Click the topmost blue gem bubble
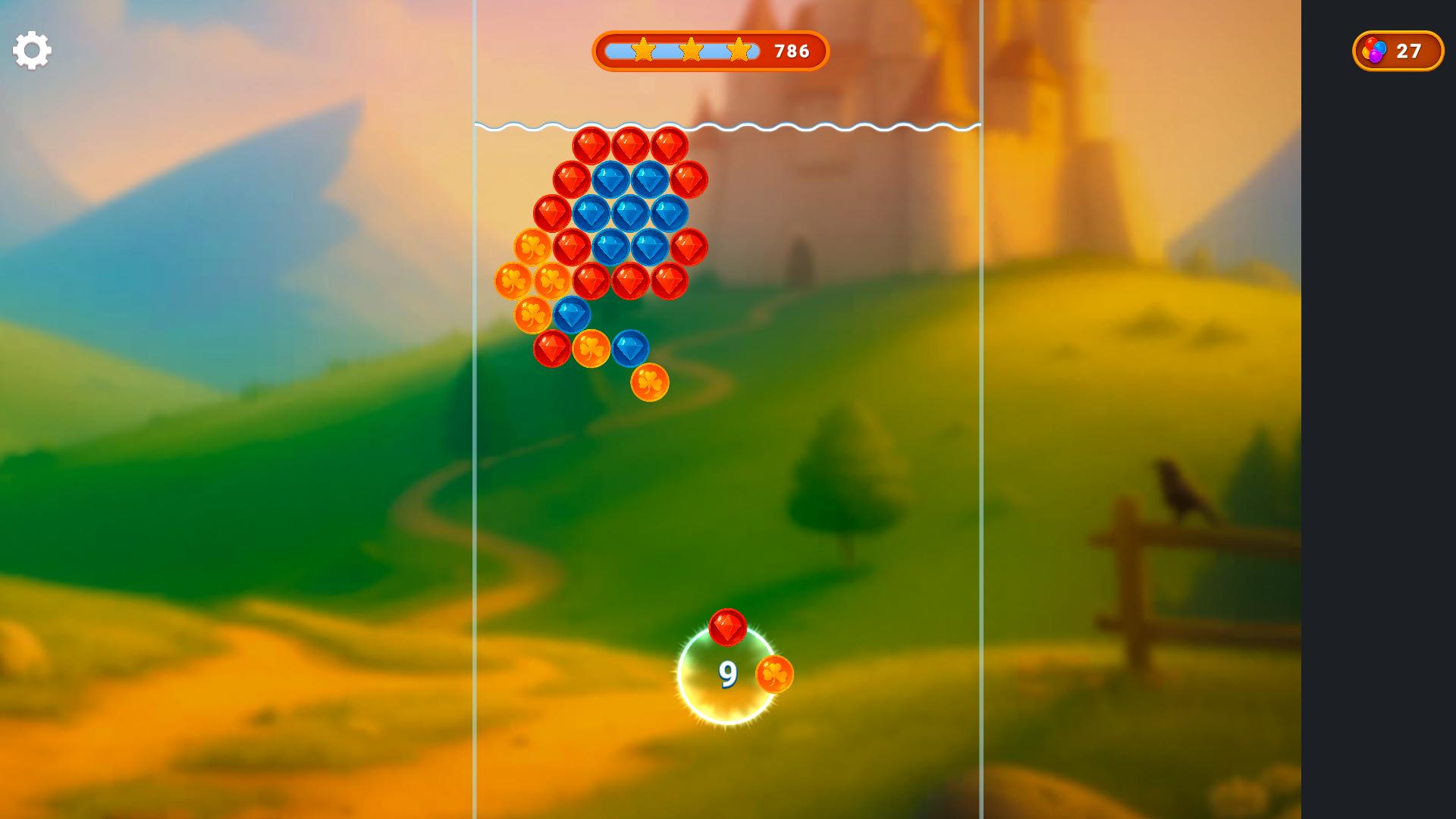This screenshot has height=819, width=1456. [x=610, y=178]
